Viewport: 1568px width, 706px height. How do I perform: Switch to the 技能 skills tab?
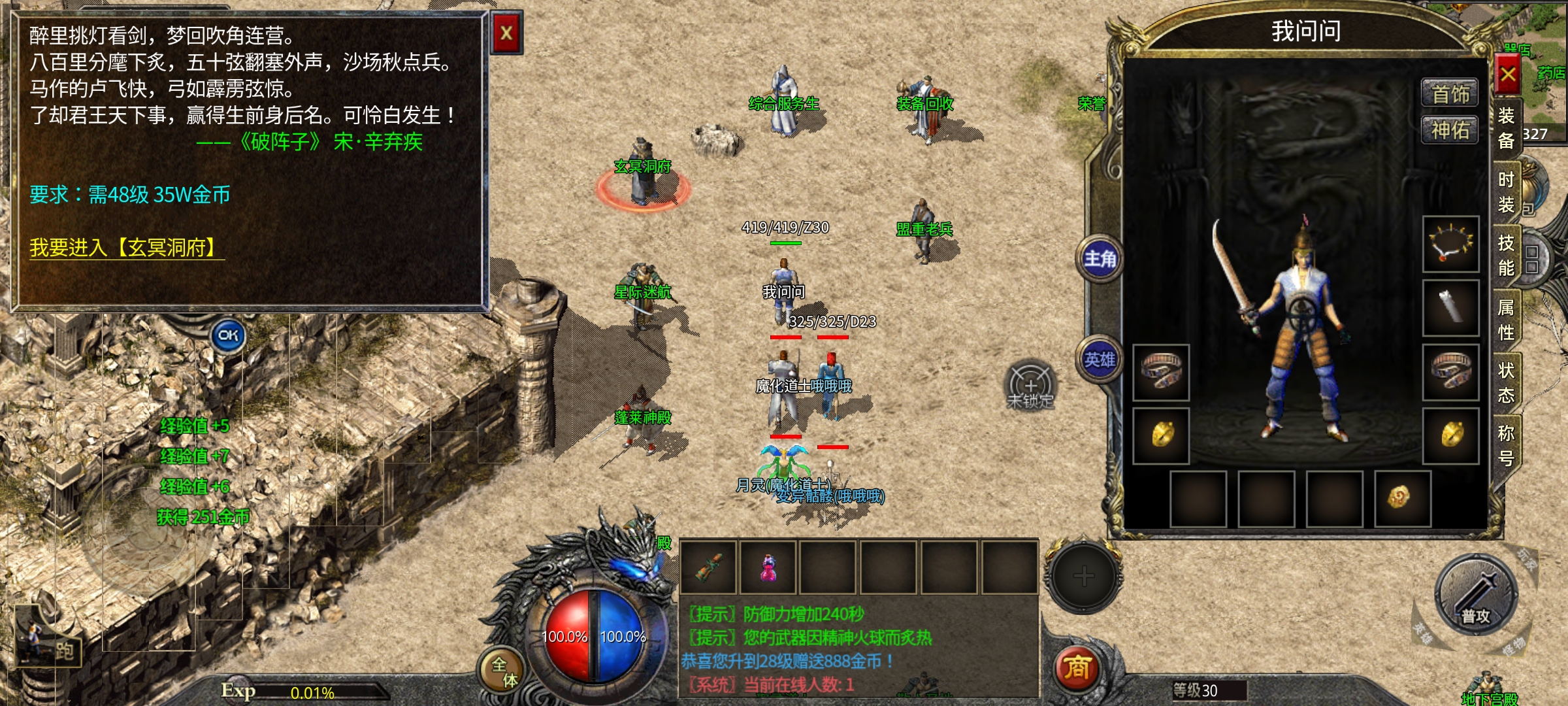[x=1506, y=255]
